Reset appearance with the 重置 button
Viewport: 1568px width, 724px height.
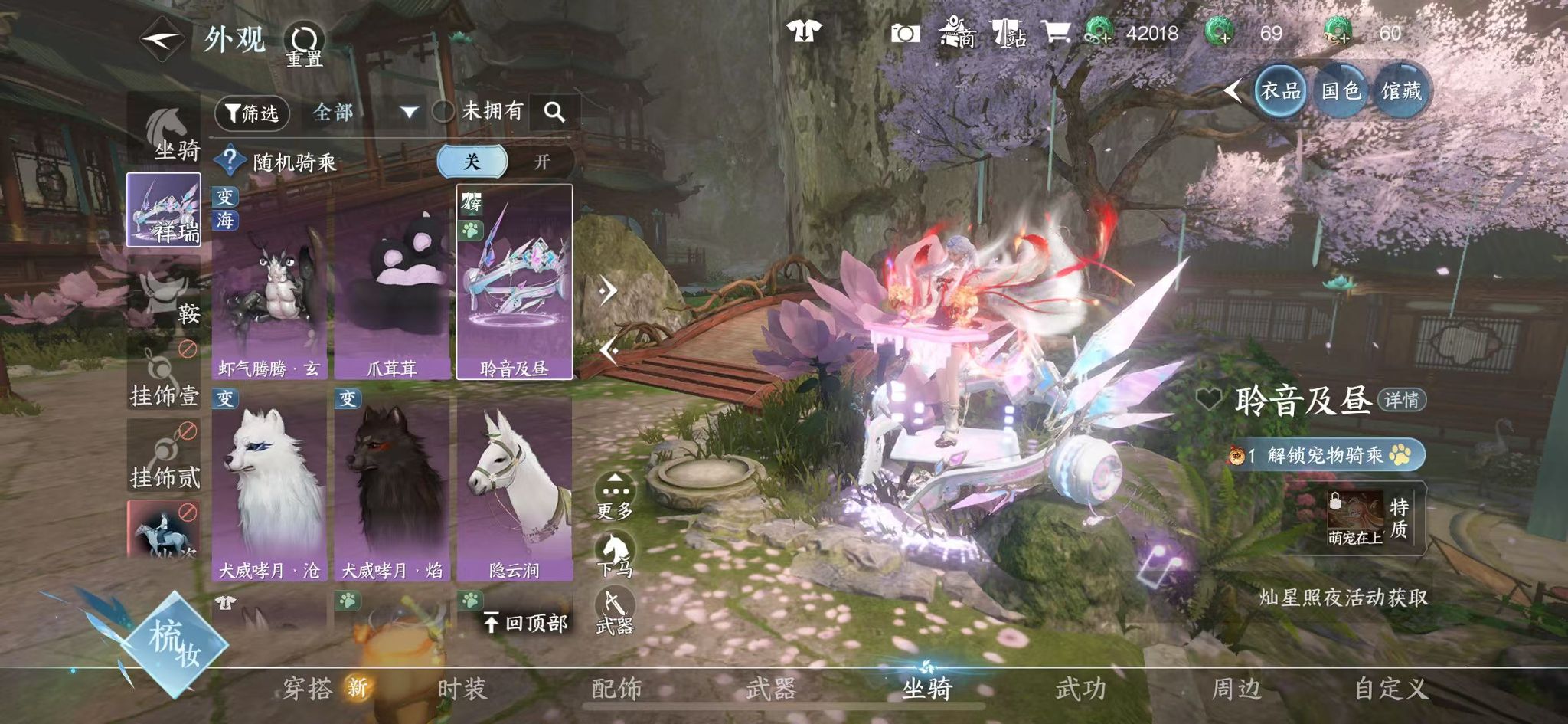pos(304,44)
